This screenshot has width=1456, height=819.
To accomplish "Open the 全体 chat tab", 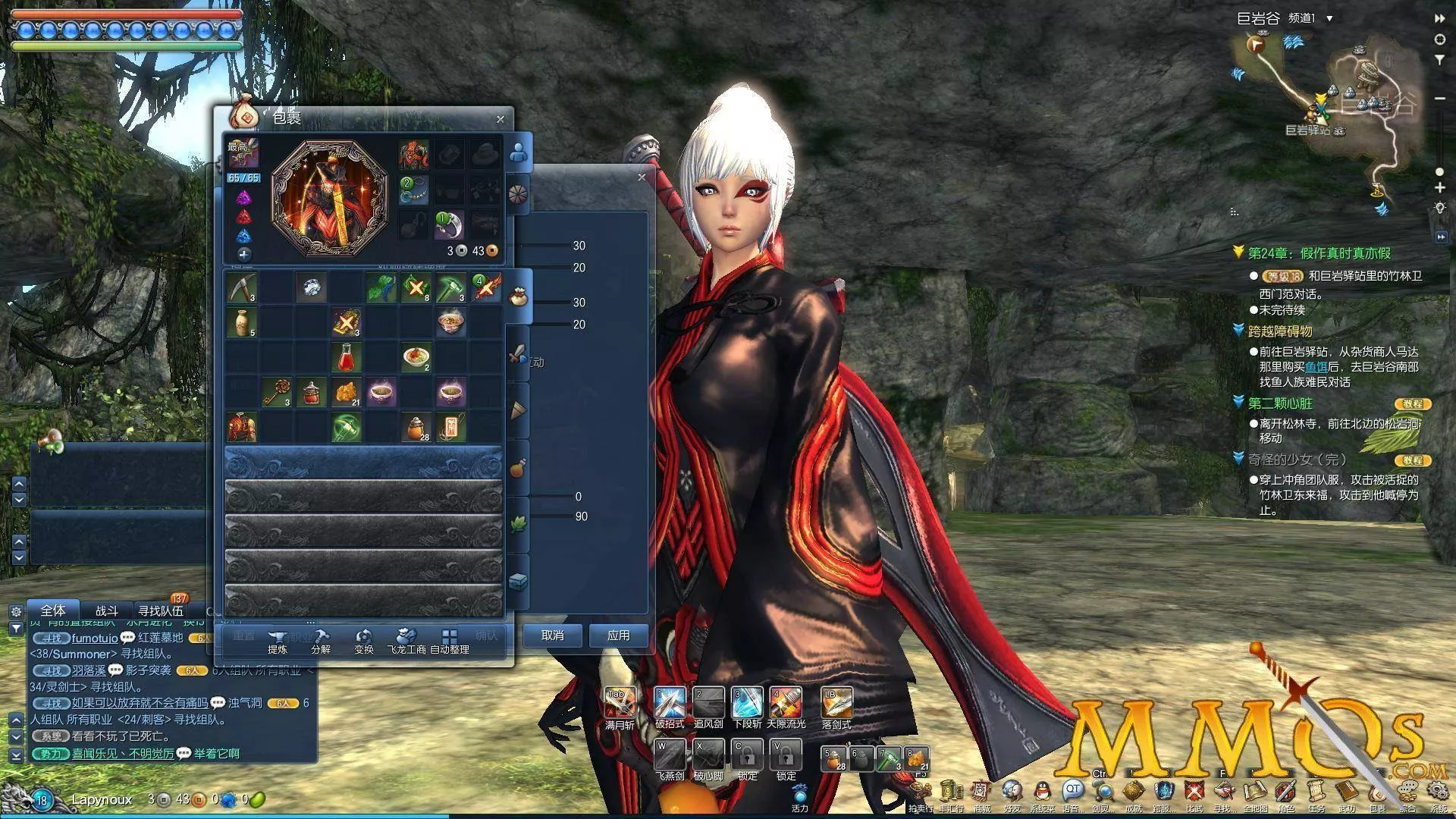I will [53, 610].
